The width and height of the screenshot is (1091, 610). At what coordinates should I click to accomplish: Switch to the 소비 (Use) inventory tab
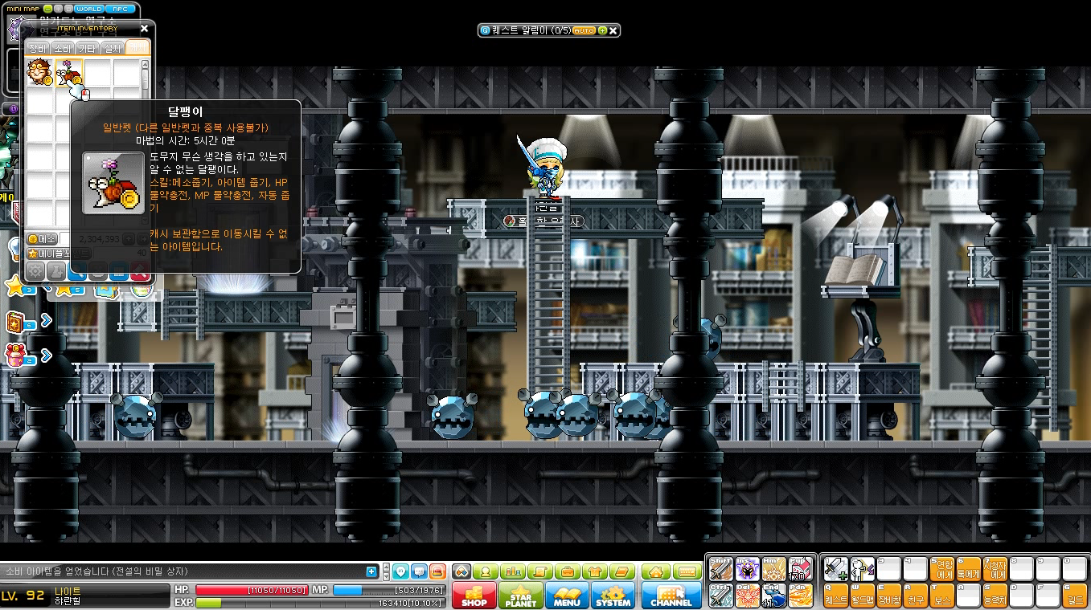62,48
